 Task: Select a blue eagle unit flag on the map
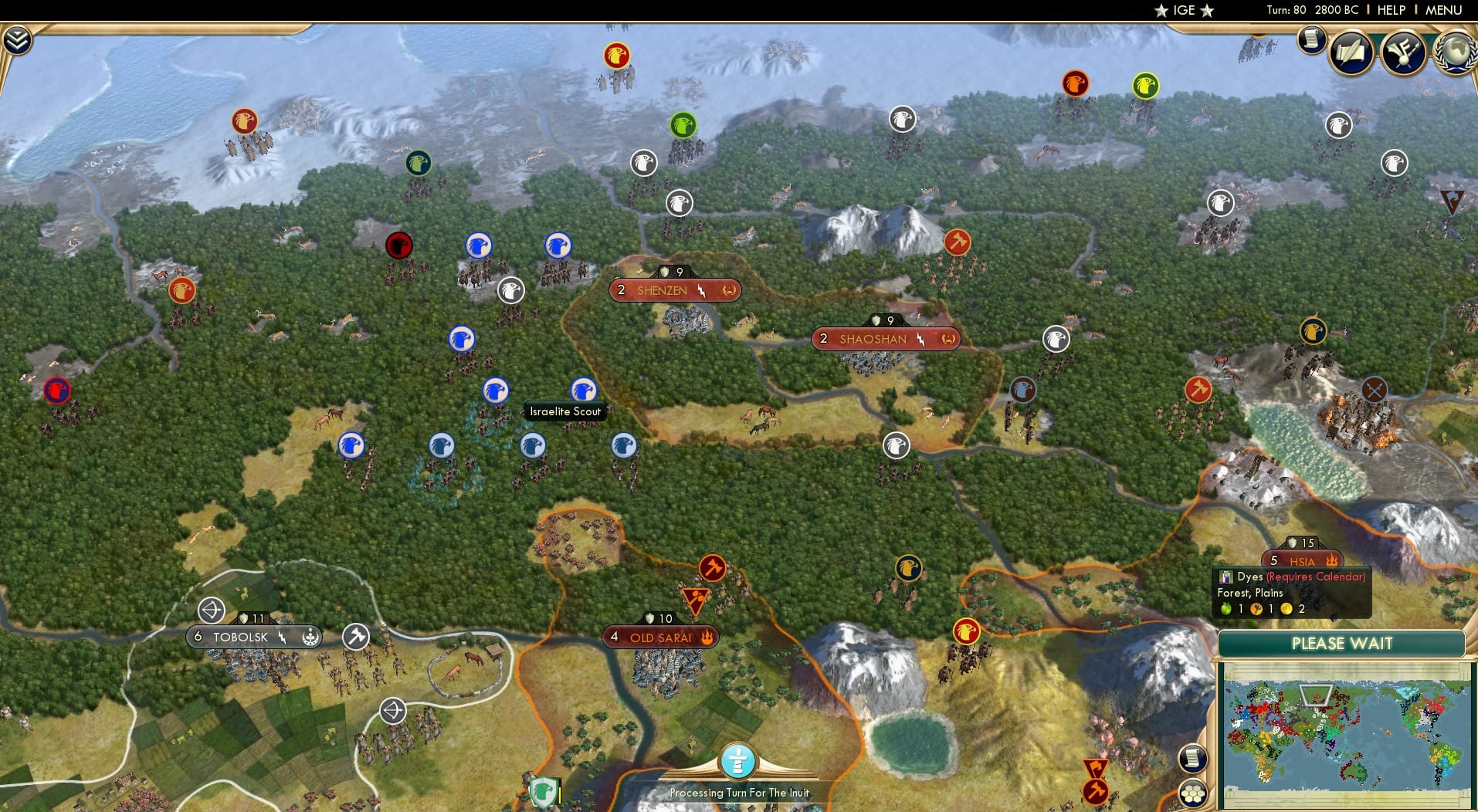[479, 244]
